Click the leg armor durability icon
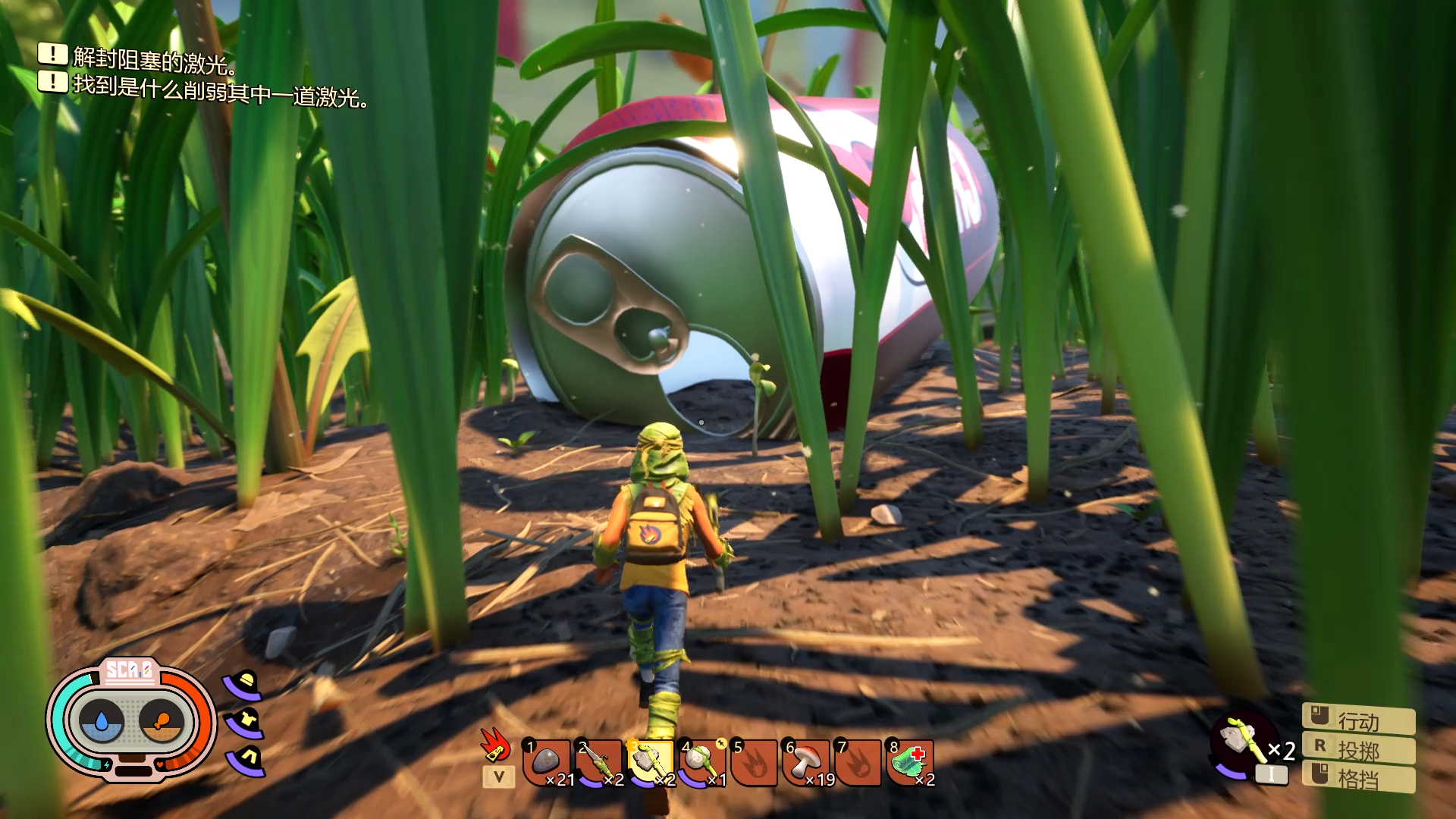This screenshot has width=1456, height=819. [x=247, y=758]
